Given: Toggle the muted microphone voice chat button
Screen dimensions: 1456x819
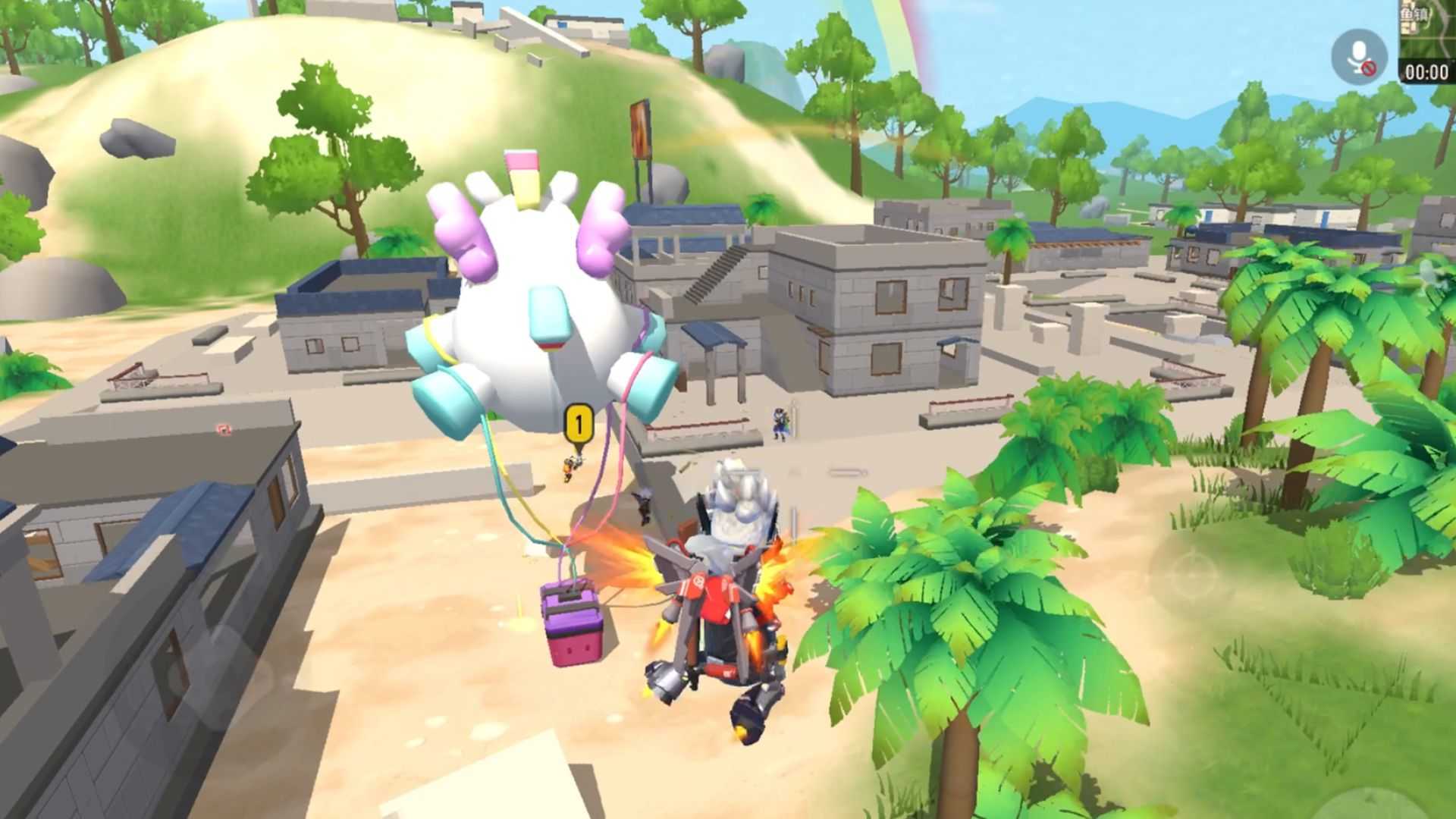Looking at the screenshot, I should coord(1359,57).
